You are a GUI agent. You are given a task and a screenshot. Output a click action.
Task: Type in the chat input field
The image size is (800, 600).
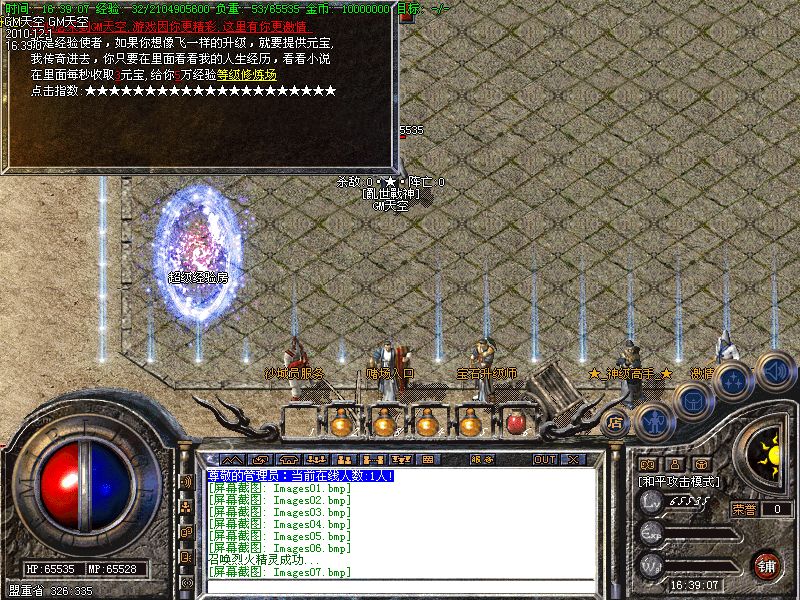coord(400,586)
